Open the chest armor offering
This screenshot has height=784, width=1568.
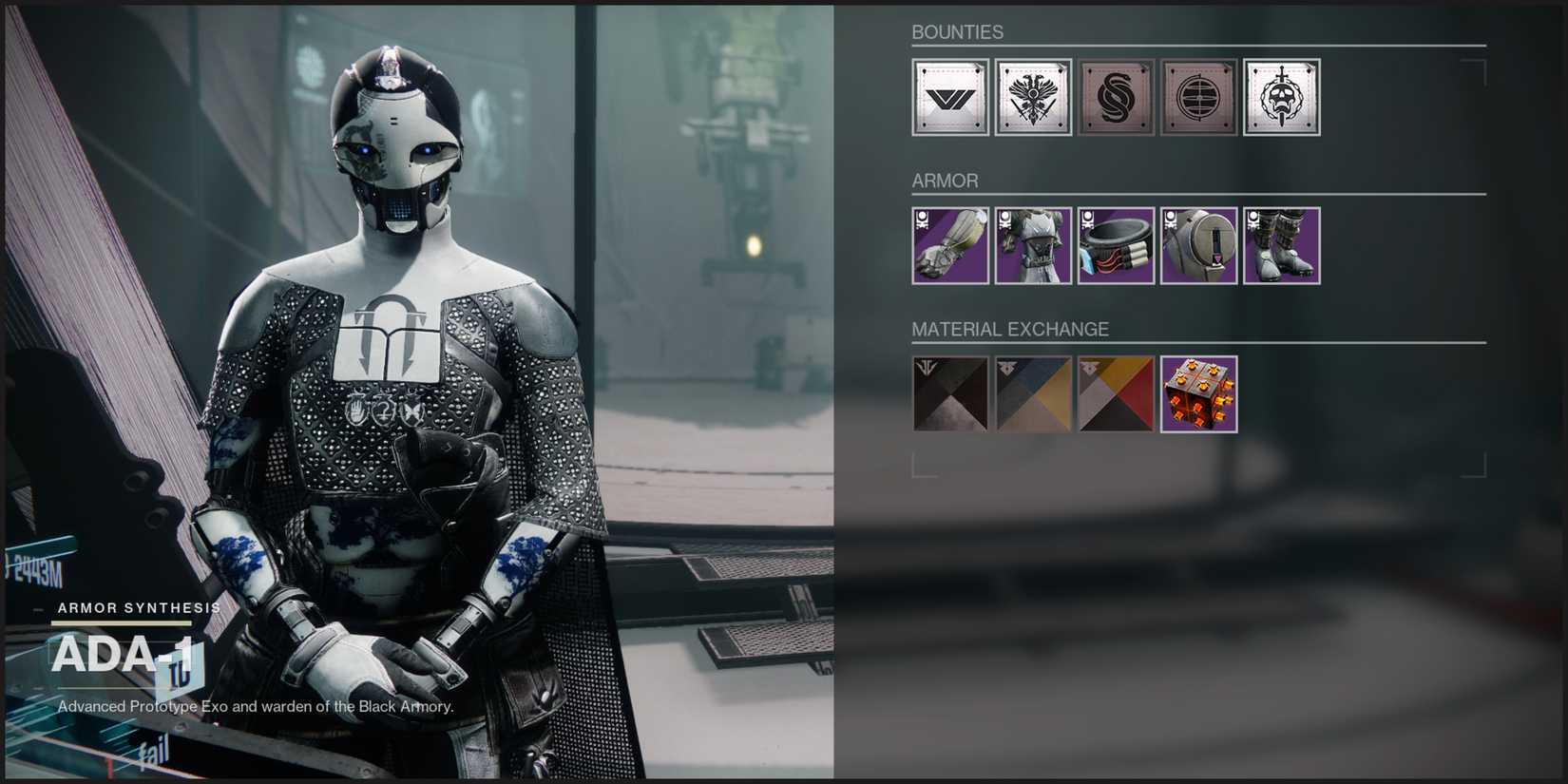1032,246
